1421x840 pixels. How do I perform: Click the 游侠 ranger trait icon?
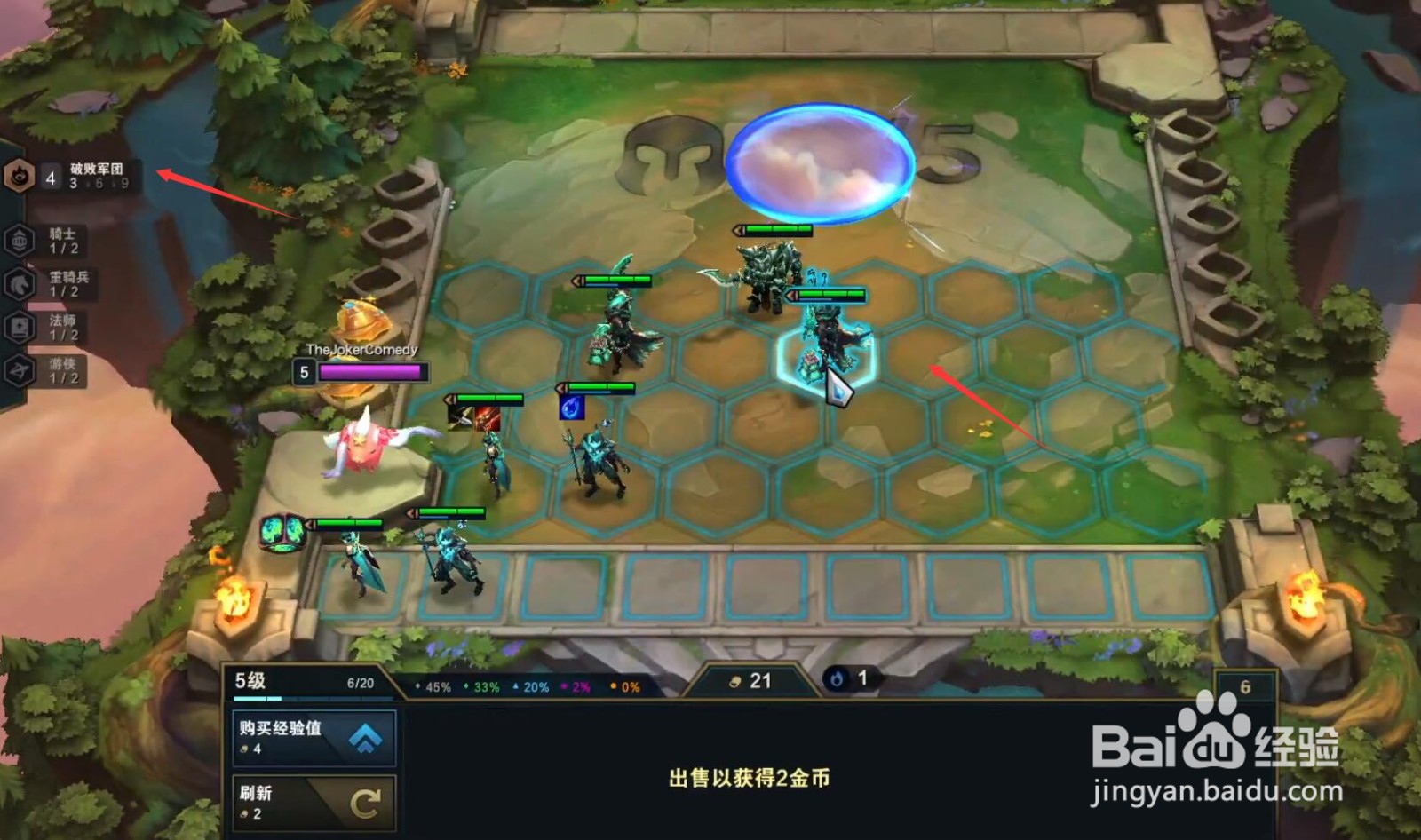tap(20, 367)
